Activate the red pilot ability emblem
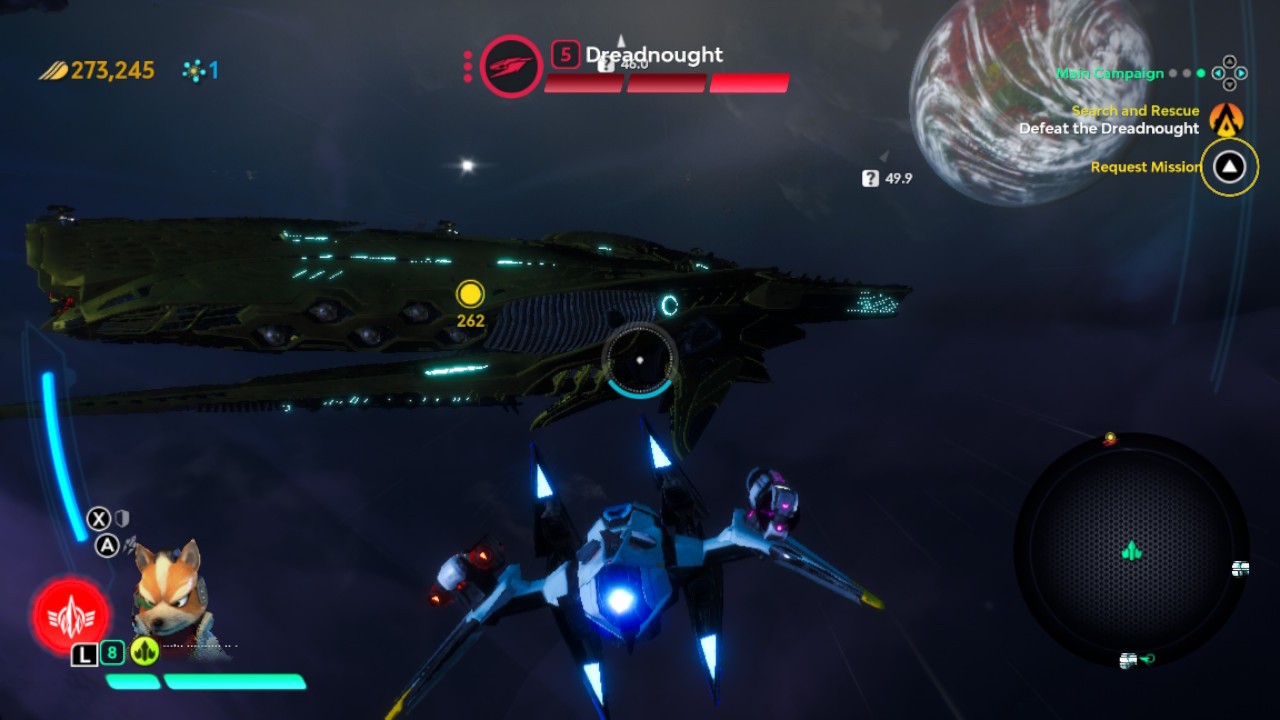1280x720 pixels. [x=70, y=616]
